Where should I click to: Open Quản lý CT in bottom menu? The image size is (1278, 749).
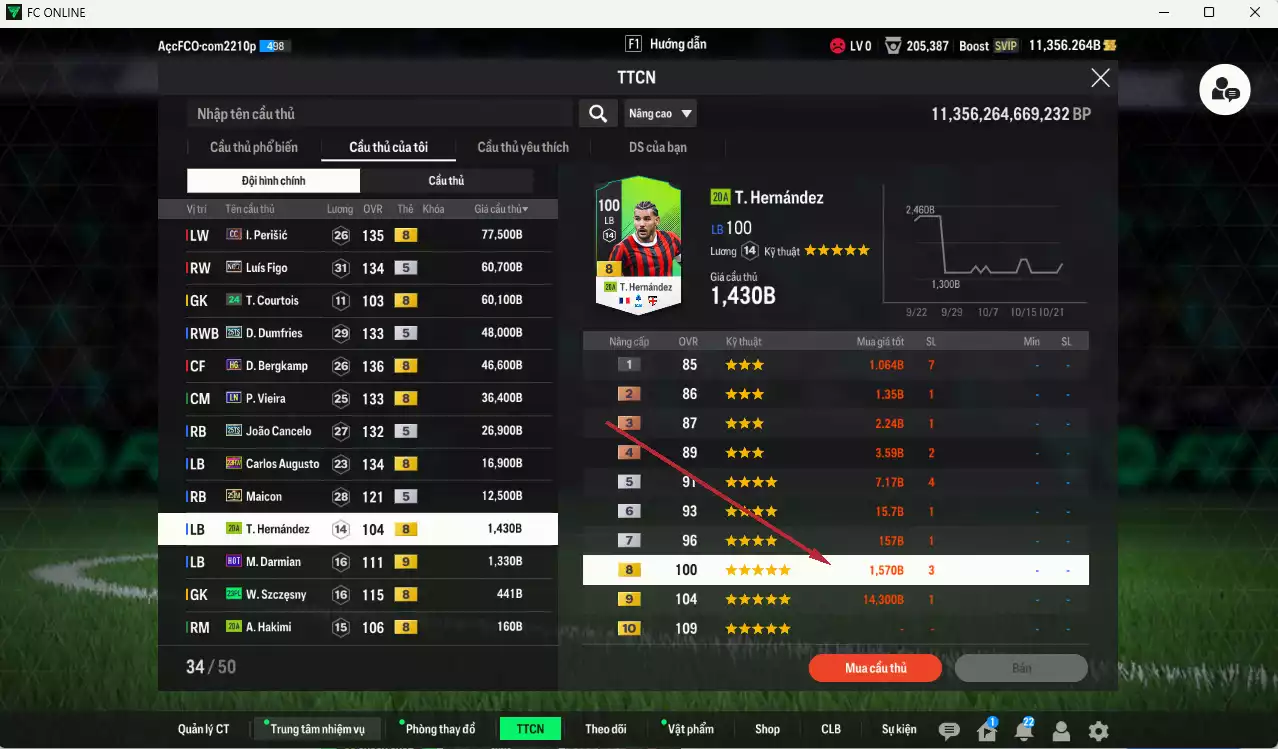tap(204, 729)
